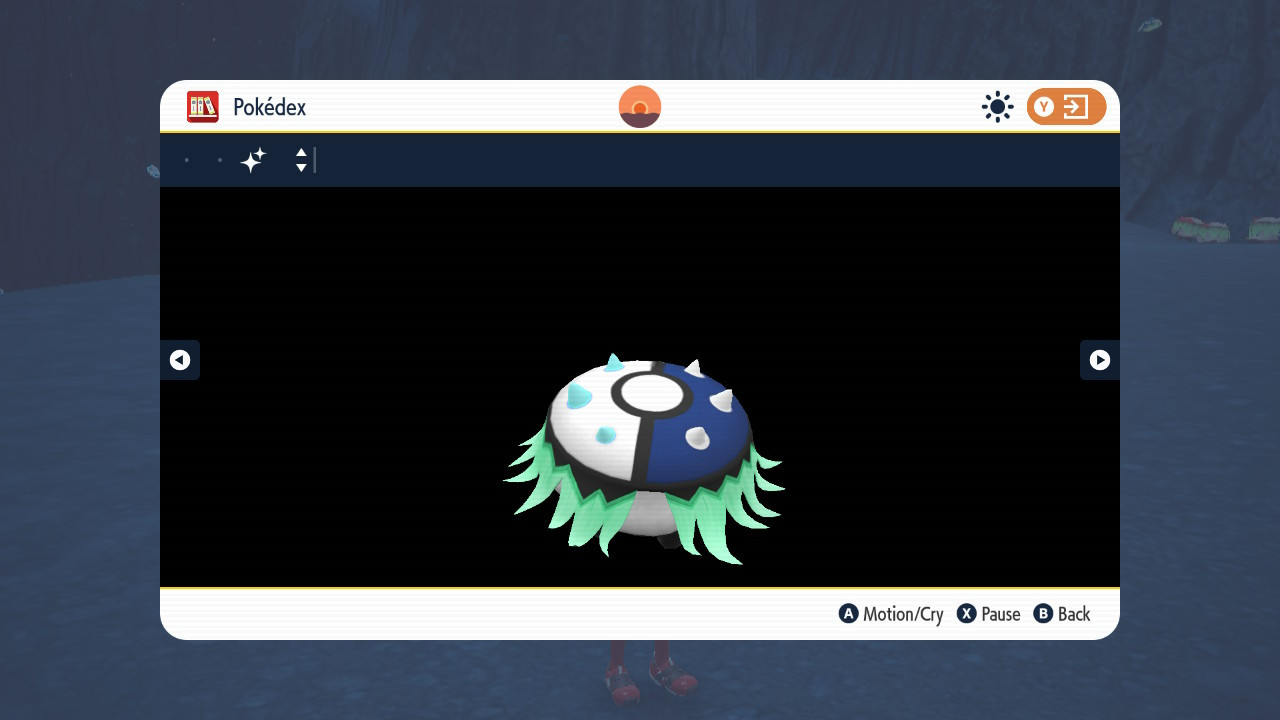Screen dimensions: 1280x720
Task: Click the A button Motion/Cry icon
Action: [848, 614]
